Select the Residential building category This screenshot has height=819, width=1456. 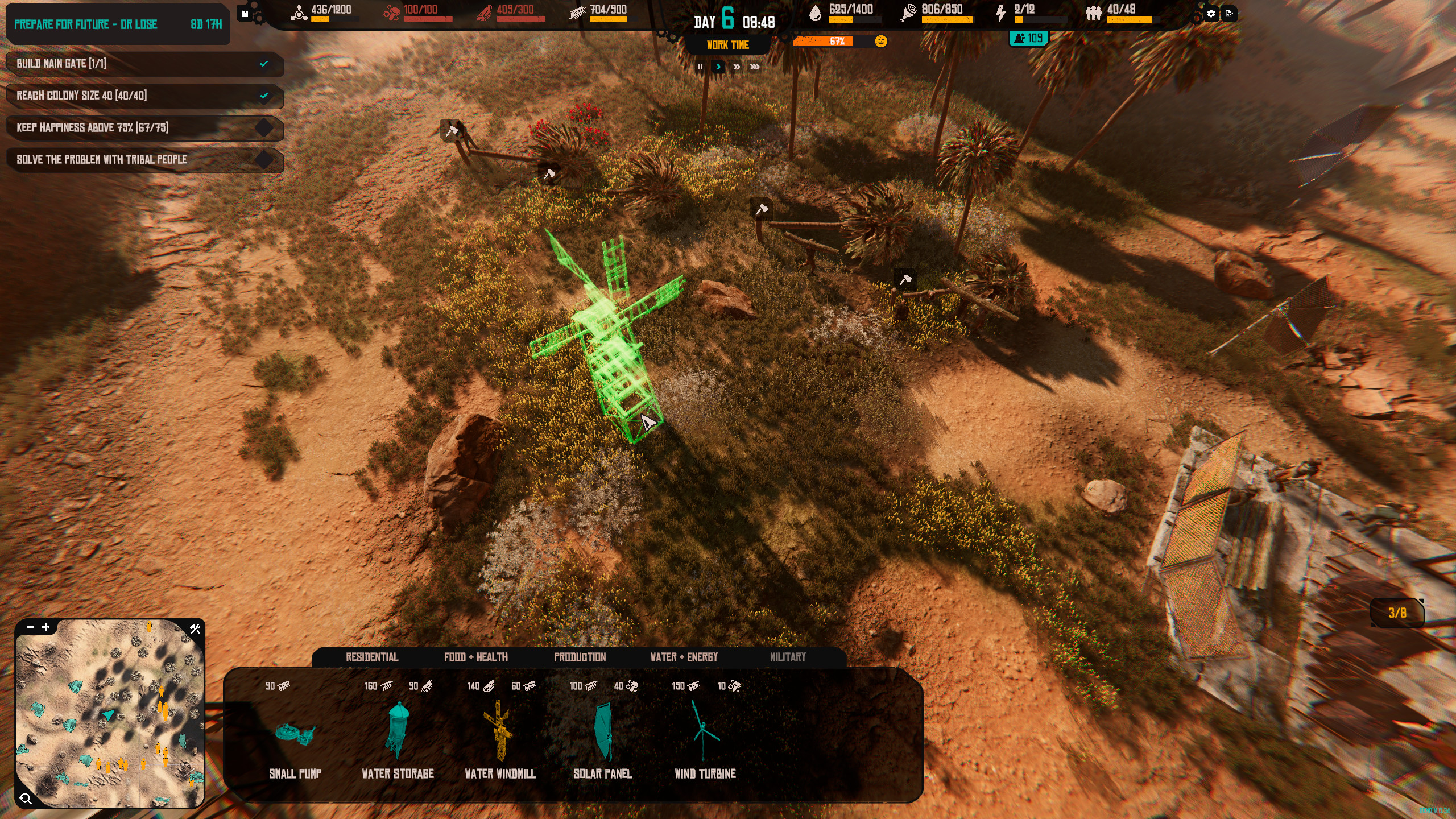click(x=372, y=657)
